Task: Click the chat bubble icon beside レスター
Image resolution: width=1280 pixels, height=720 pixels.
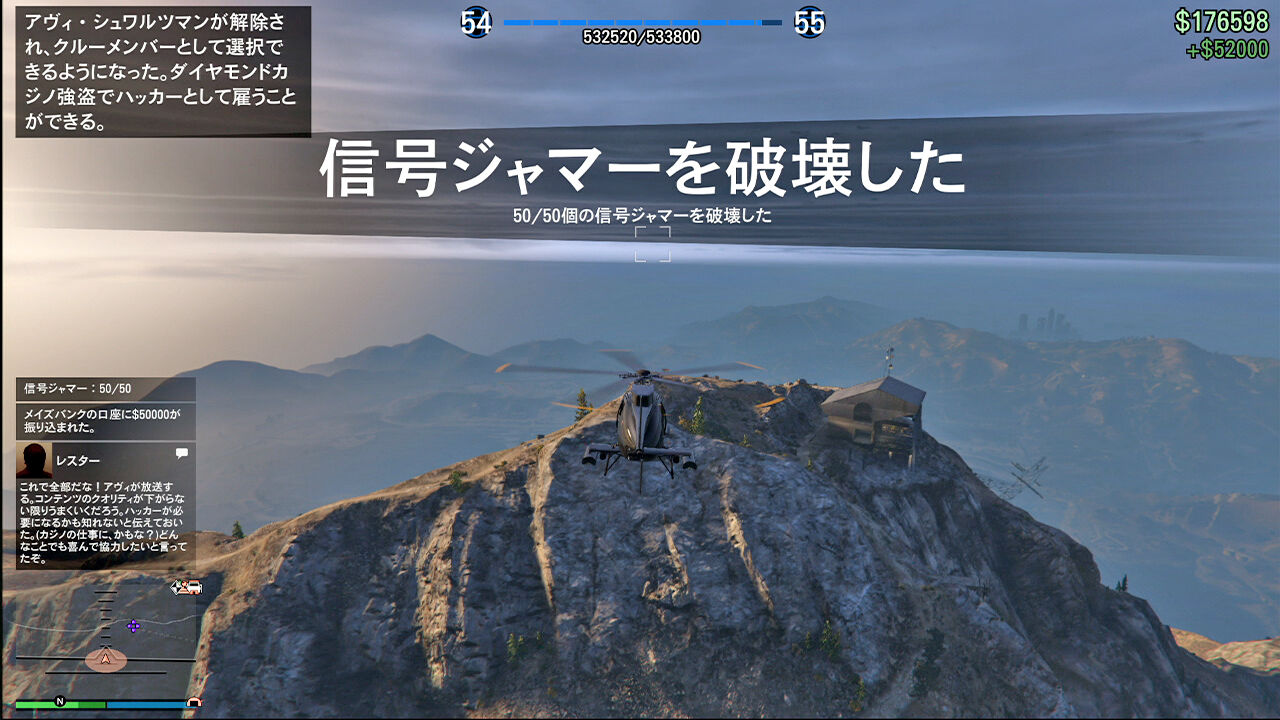Action: (180, 452)
